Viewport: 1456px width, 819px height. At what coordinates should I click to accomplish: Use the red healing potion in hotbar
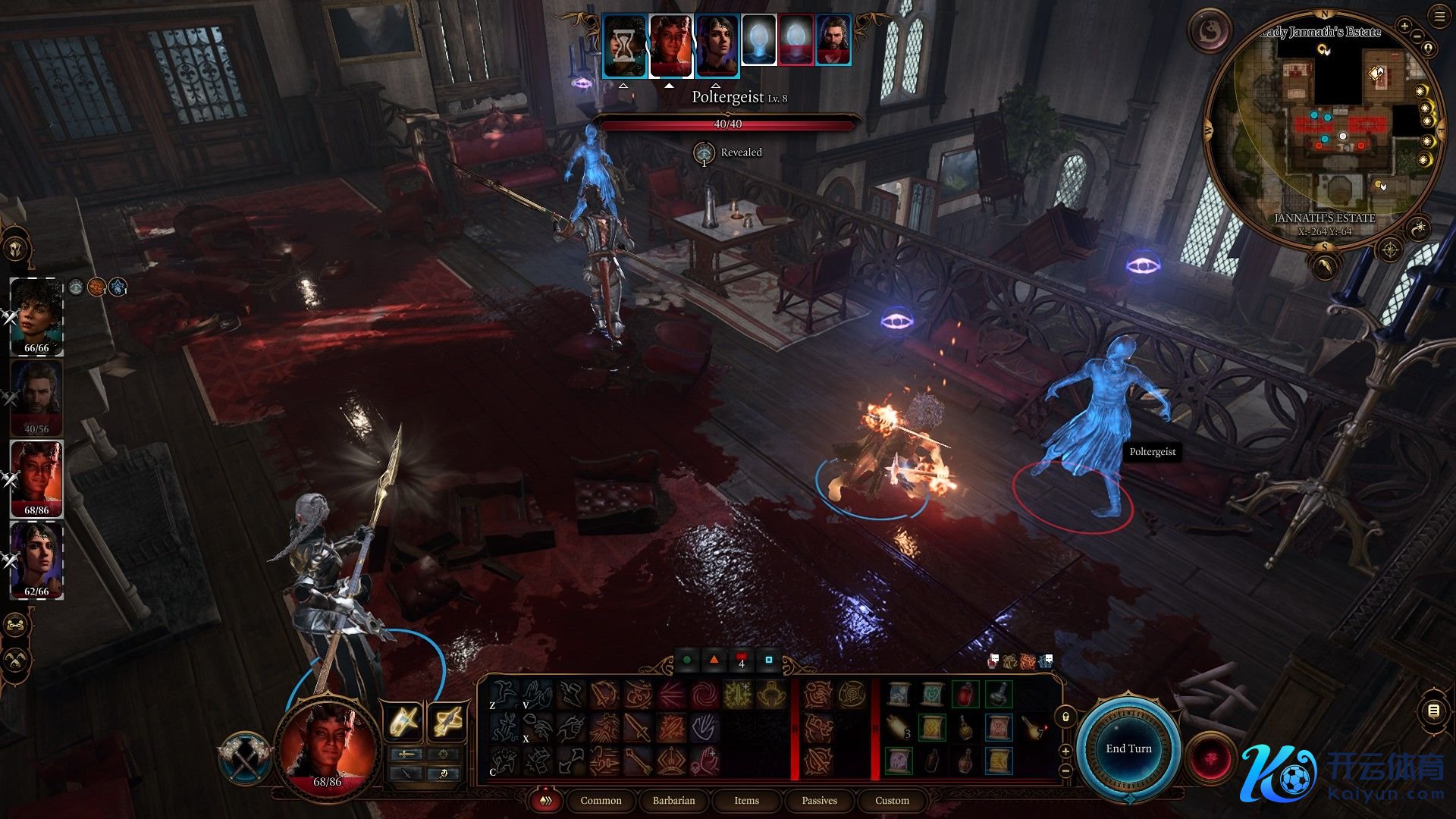pyautogui.click(x=965, y=694)
